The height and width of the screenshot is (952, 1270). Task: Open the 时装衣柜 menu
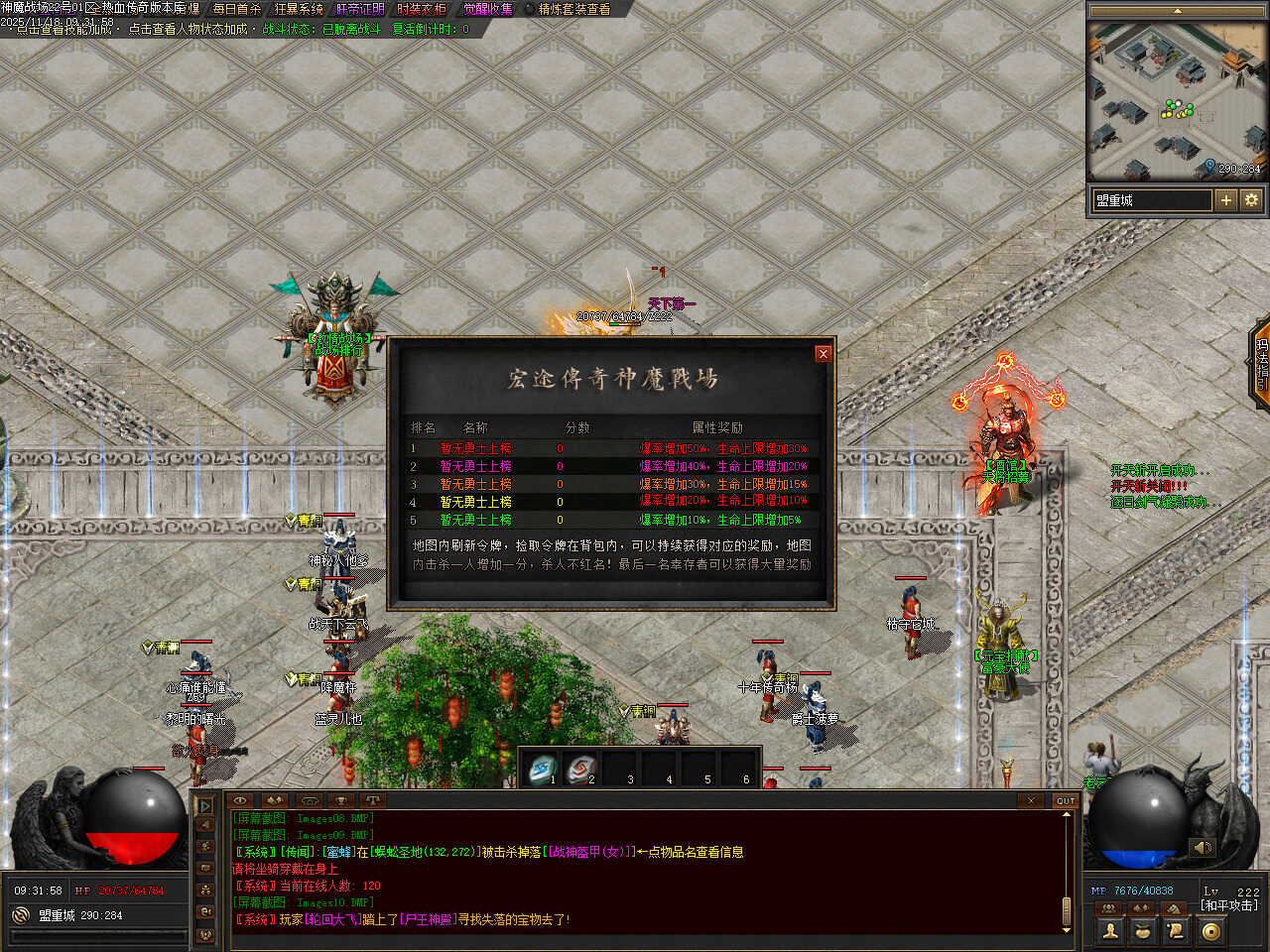coord(422,9)
